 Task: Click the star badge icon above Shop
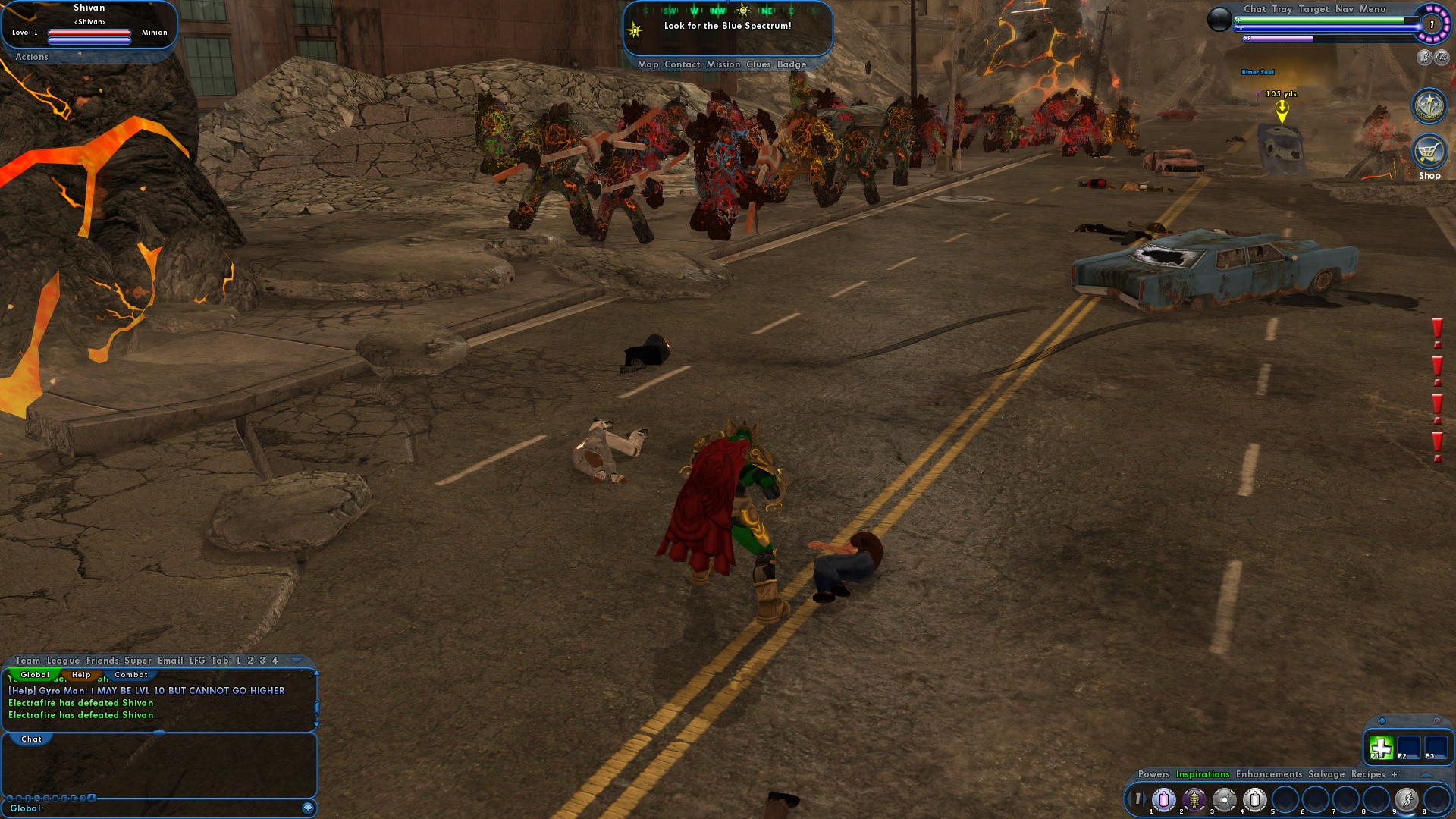coord(1429,106)
